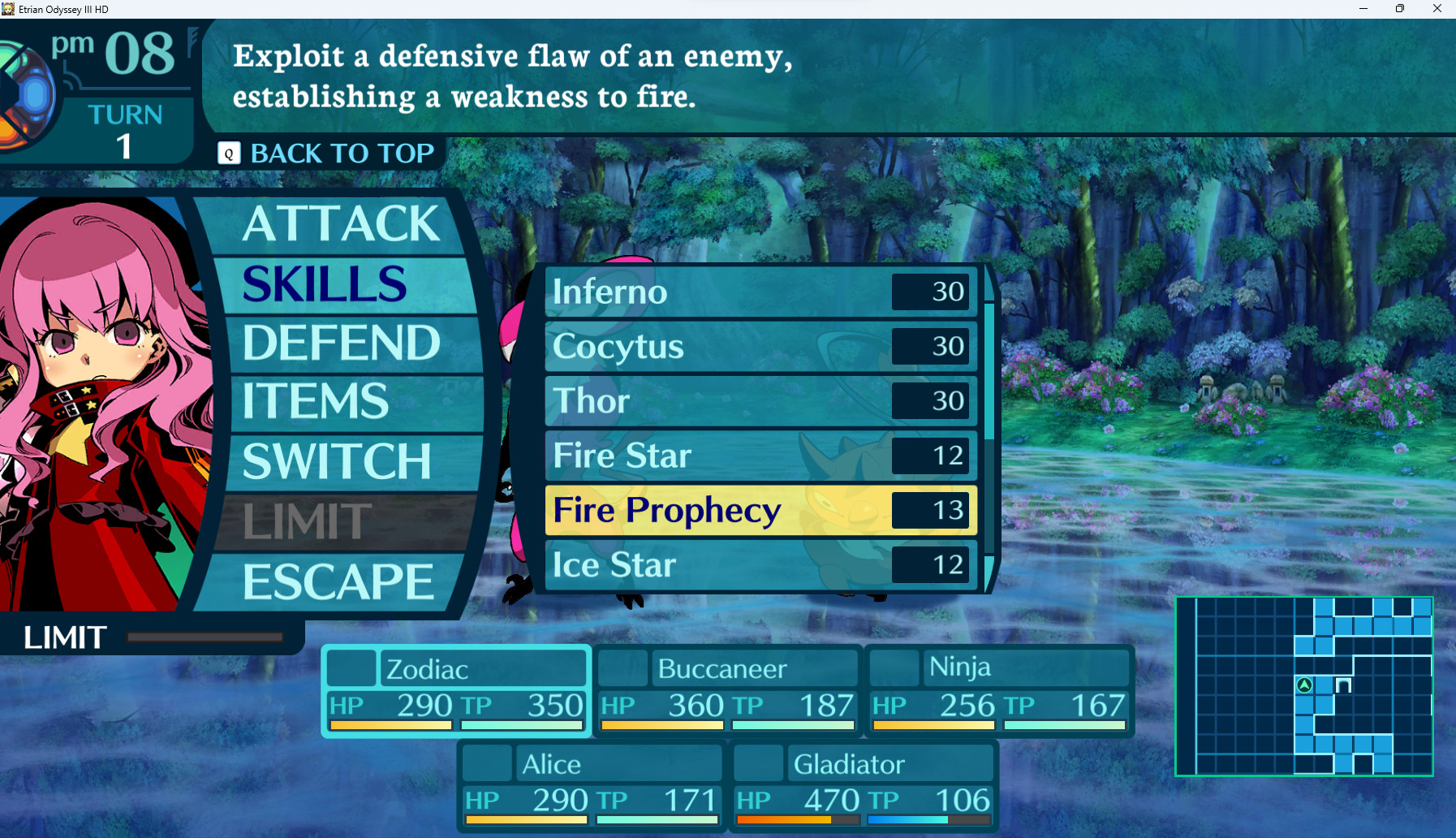Screen dimensions: 1456x838
Task: Click the Ninja class icon
Action: [894, 667]
